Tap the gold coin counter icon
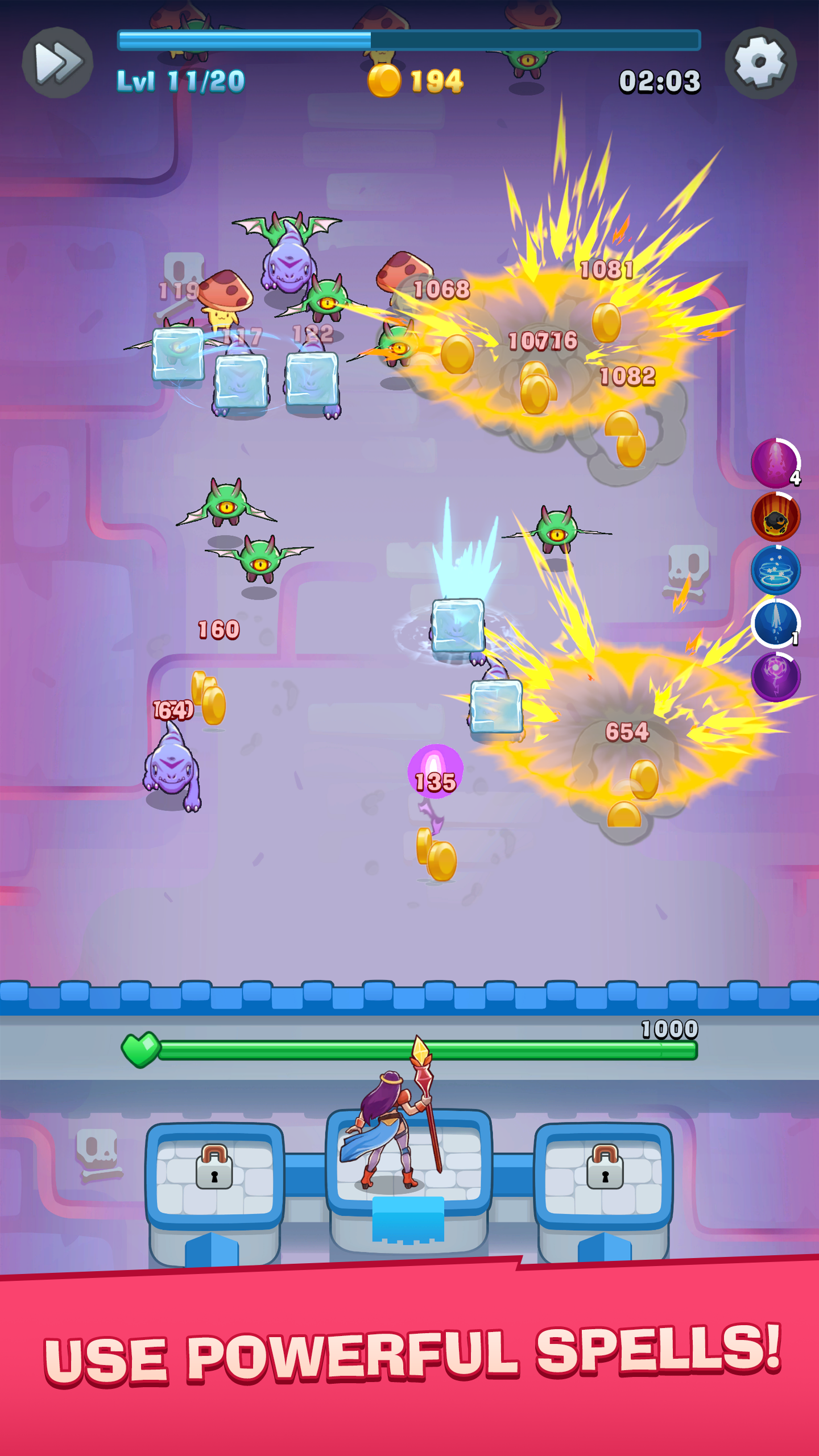This screenshot has width=819, height=1456. [x=385, y=81]
